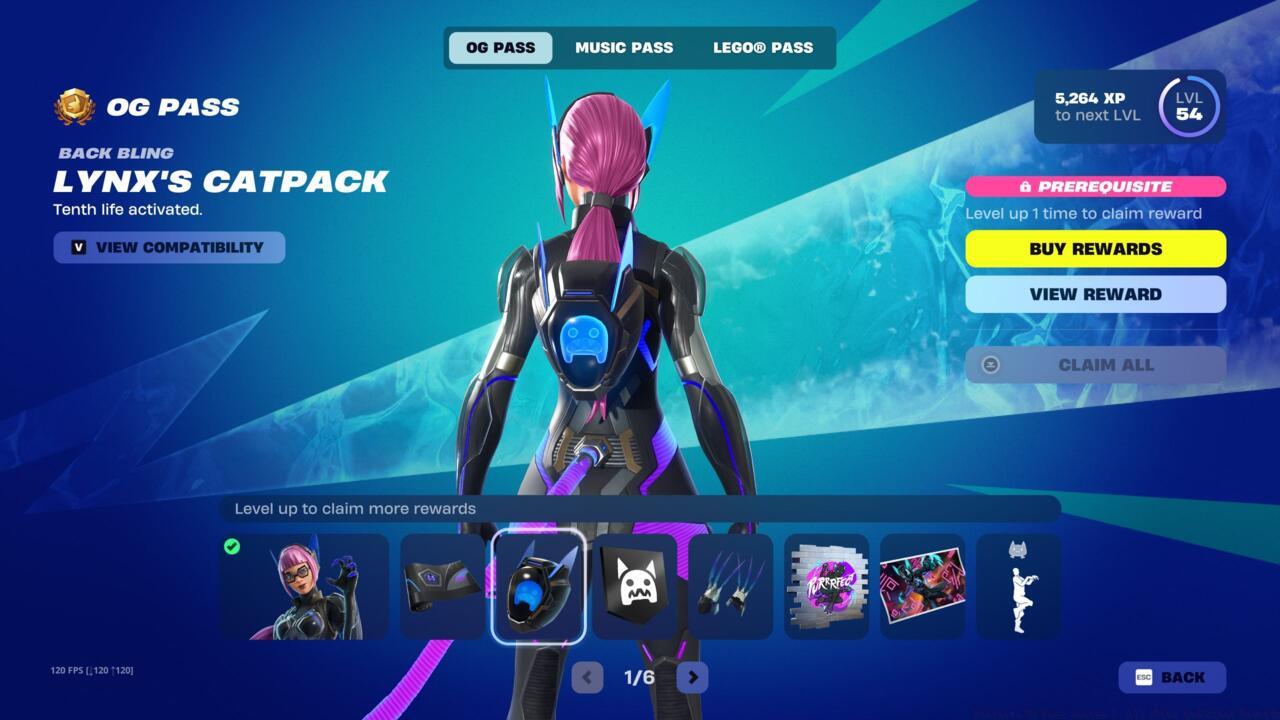Go back a page using left arrow
1280x720 pixels.
[587, 677]
